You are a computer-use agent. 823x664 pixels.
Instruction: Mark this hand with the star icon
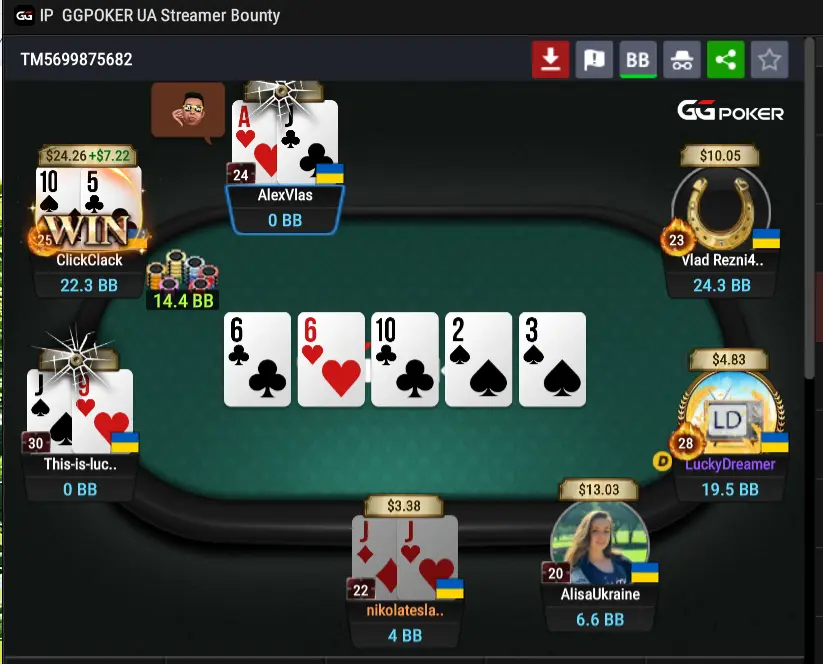click(x=769, y=60)
